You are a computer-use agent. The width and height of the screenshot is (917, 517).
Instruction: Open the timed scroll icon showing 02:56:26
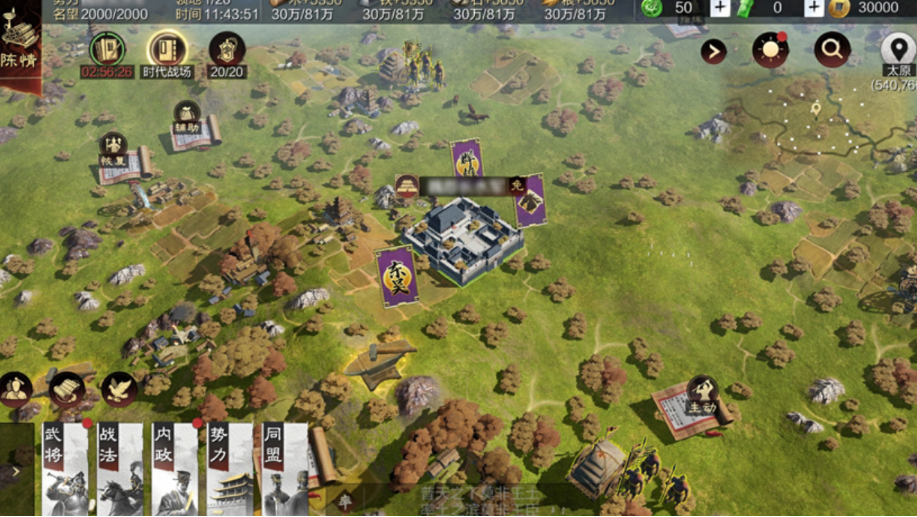(x=107, y=51)
